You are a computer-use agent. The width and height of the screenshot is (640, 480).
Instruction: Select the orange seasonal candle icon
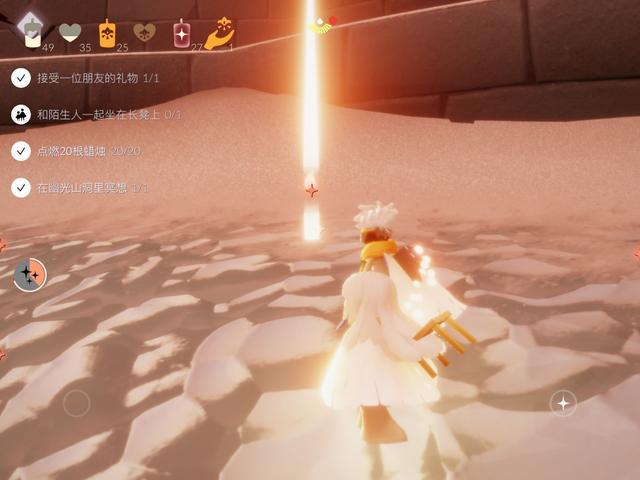107,33
